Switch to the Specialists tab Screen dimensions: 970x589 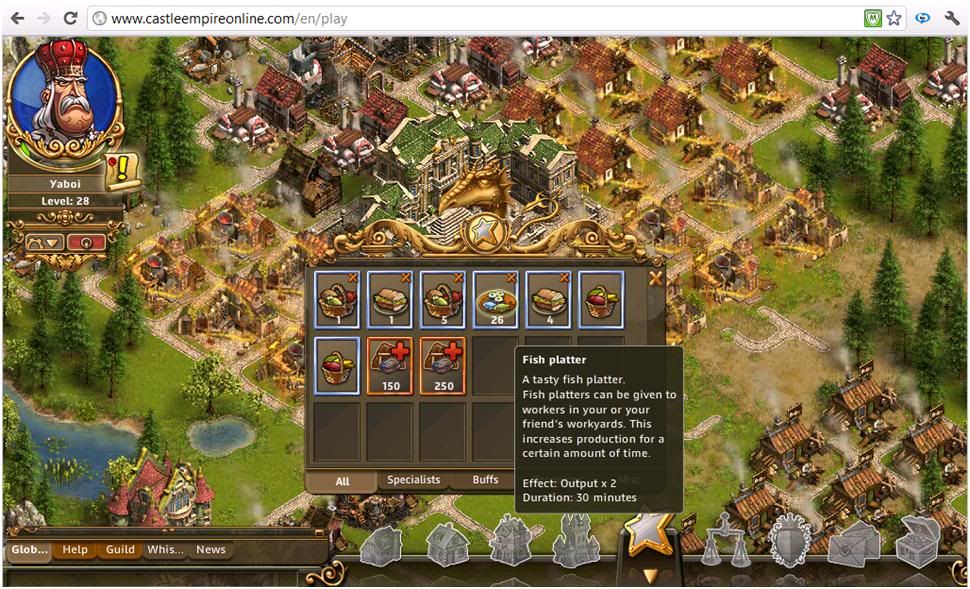[x=413, y=480]
